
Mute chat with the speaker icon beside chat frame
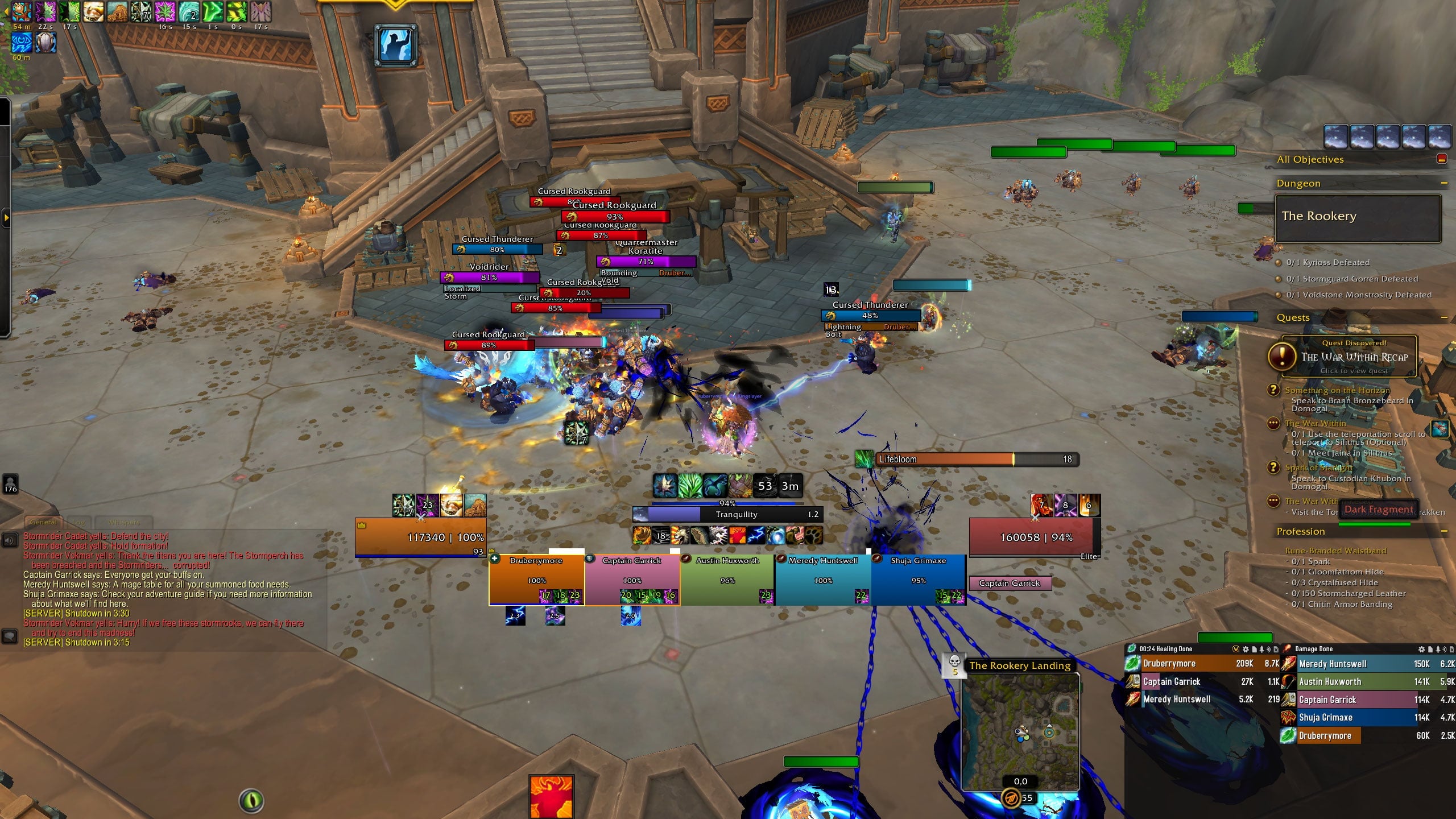tap(9, 540)
